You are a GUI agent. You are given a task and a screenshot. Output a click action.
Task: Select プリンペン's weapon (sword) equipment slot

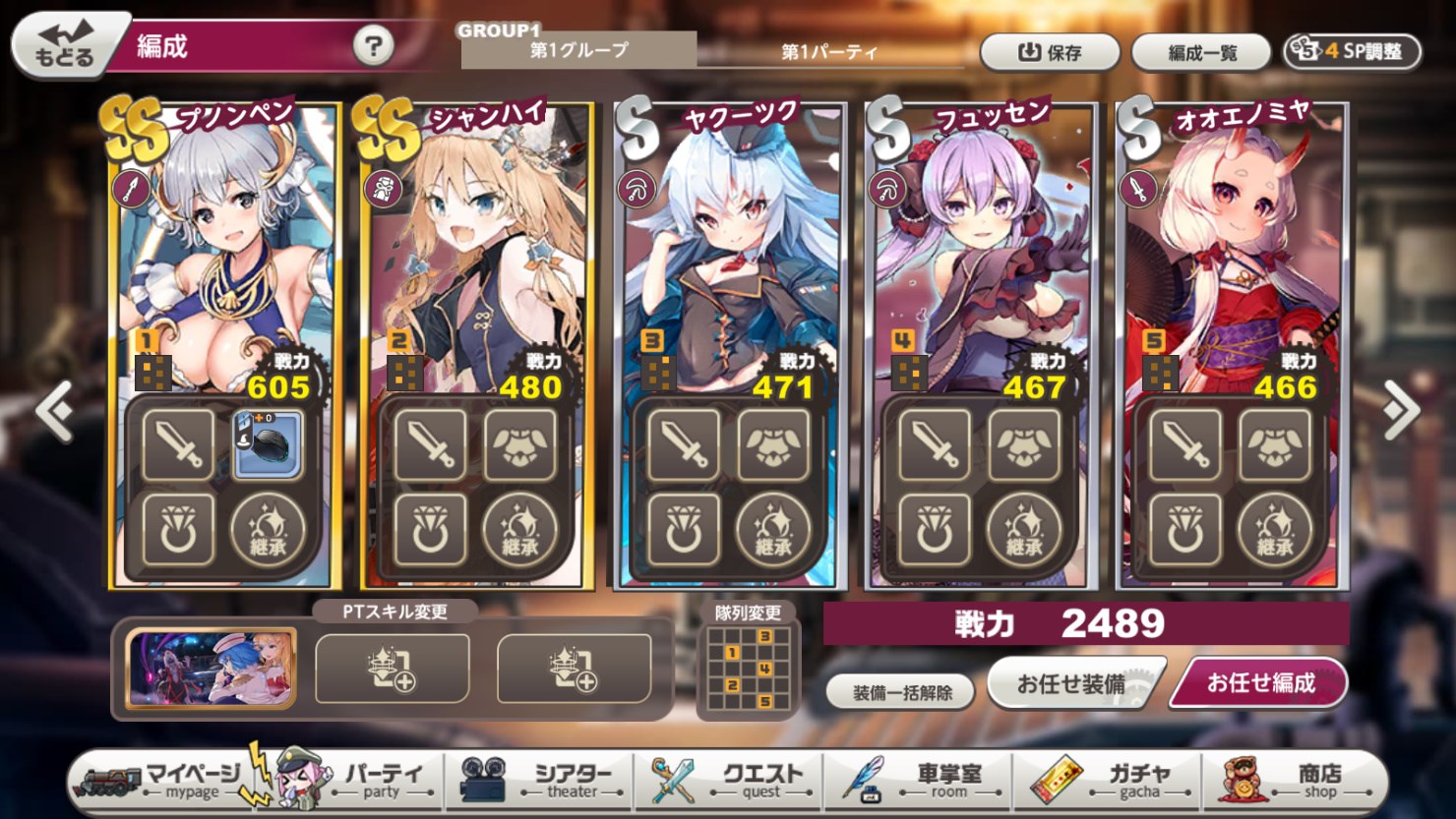click(177, 444)
